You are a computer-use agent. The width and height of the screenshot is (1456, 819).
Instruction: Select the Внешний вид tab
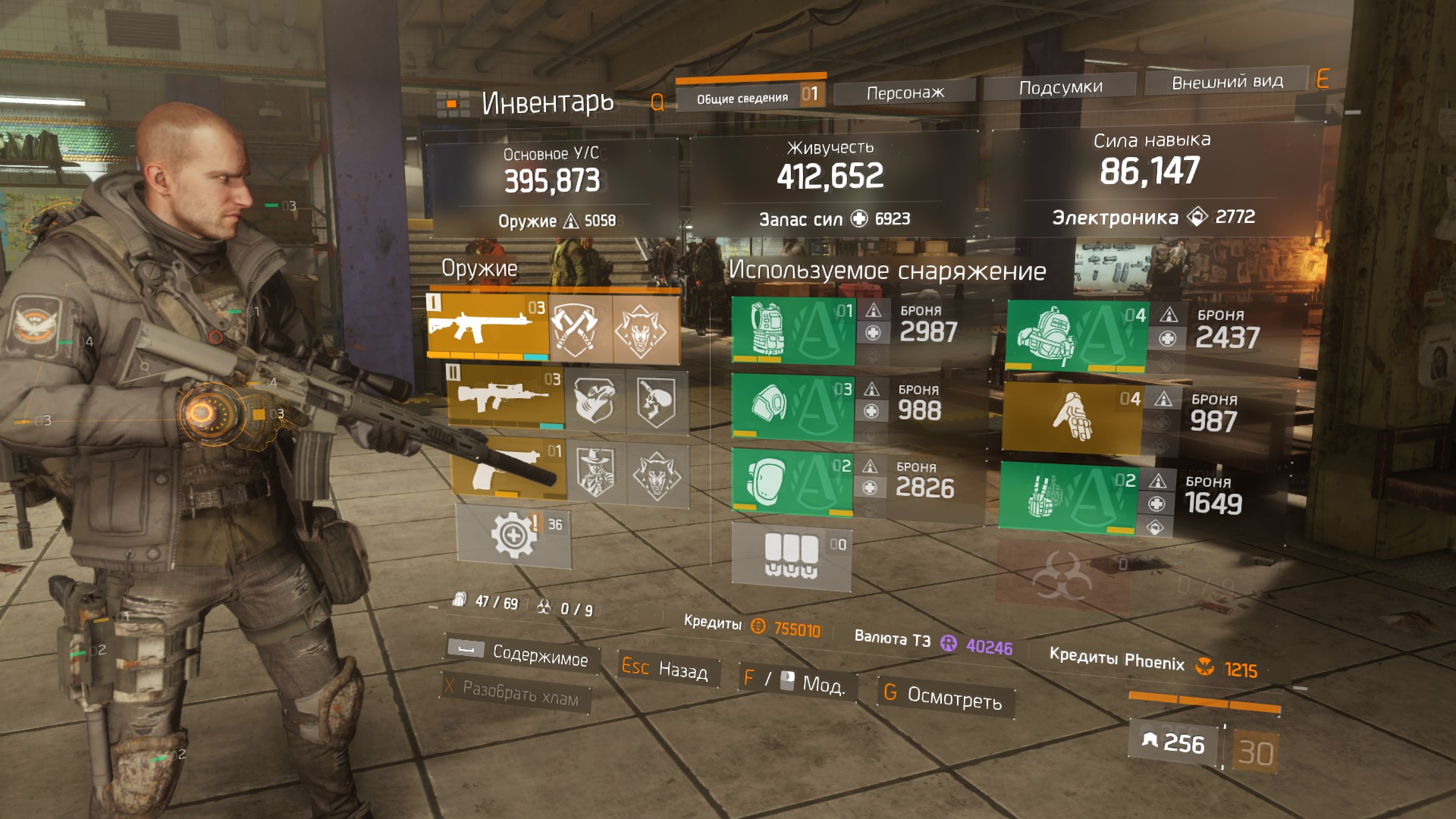(x=1227, y=82)
